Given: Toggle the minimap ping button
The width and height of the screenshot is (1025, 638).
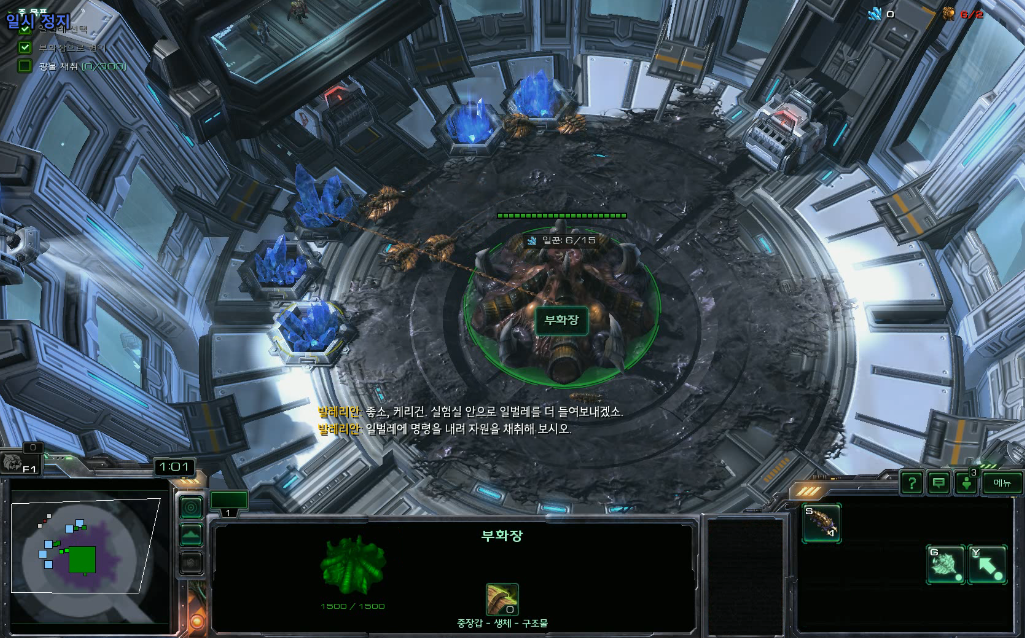Looking at the screenshot, I should coord(190,508).
